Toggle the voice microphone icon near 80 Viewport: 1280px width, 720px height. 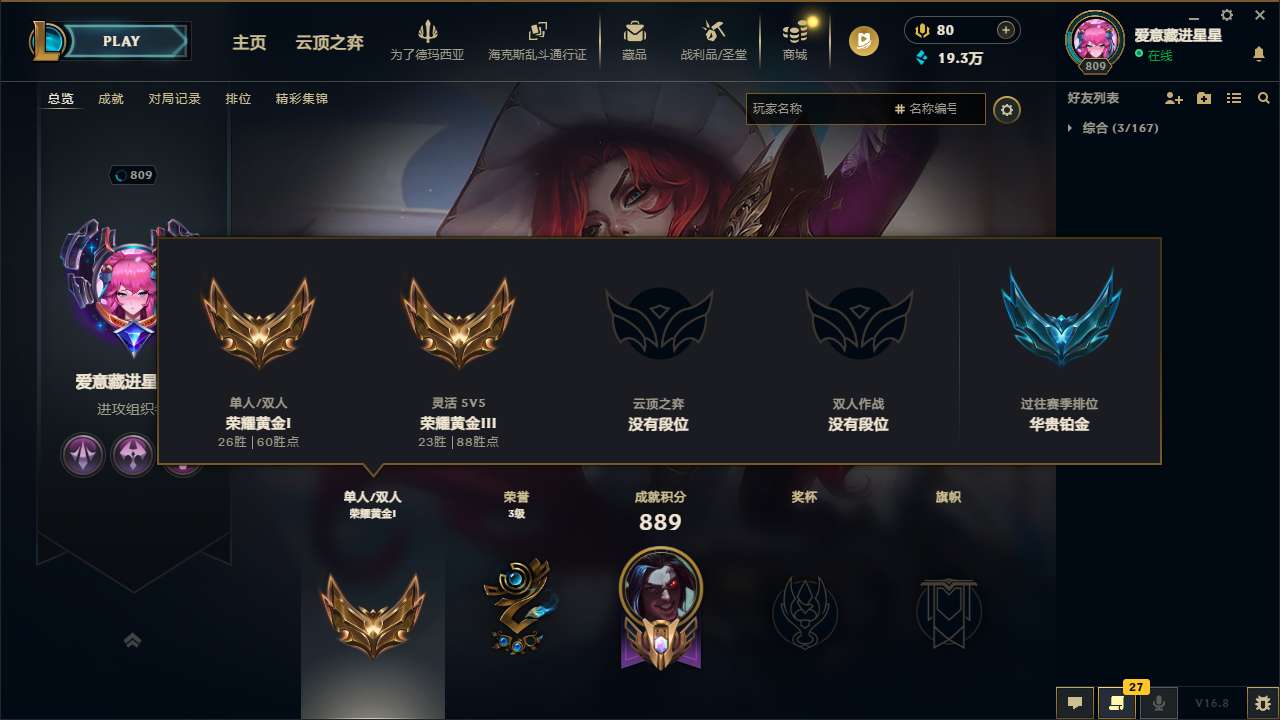[922, 30]
